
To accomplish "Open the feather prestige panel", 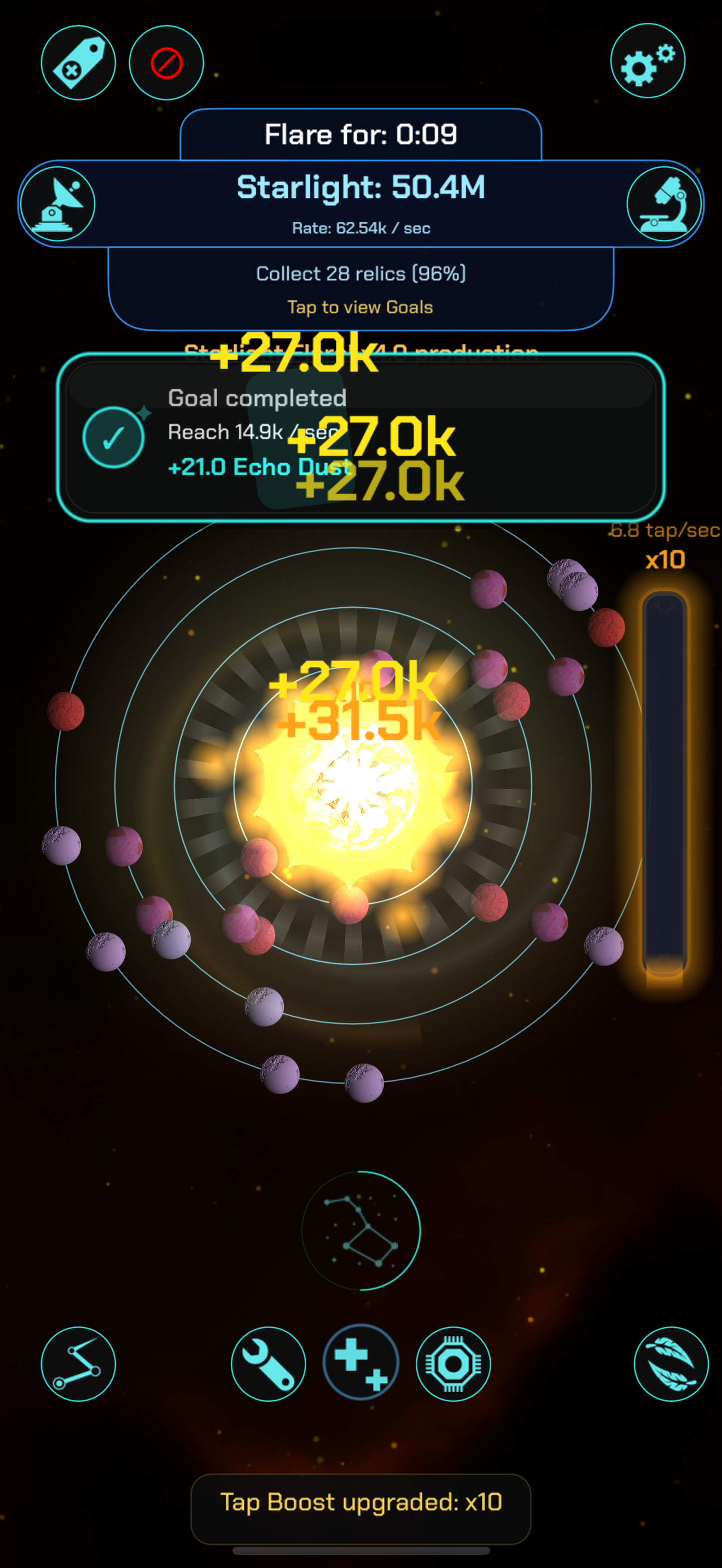I will pyautogui.click(x=671, y=1364).
